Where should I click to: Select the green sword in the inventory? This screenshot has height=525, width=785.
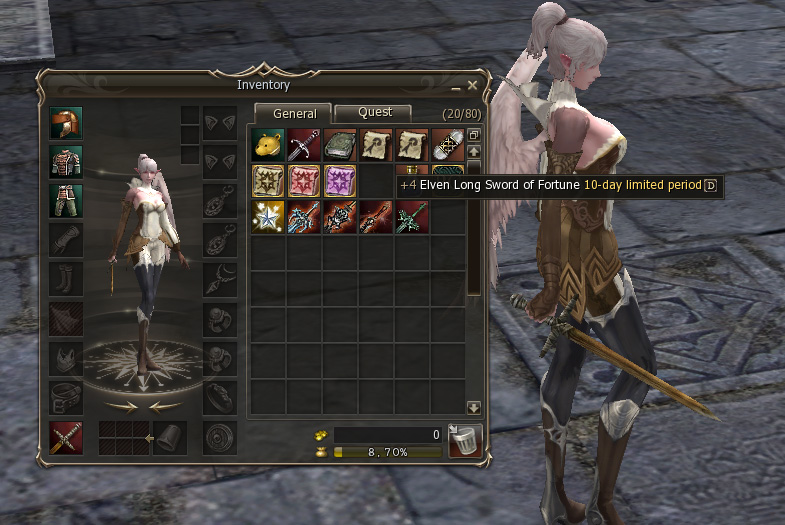pyautogui.click(x=411, y=218)
